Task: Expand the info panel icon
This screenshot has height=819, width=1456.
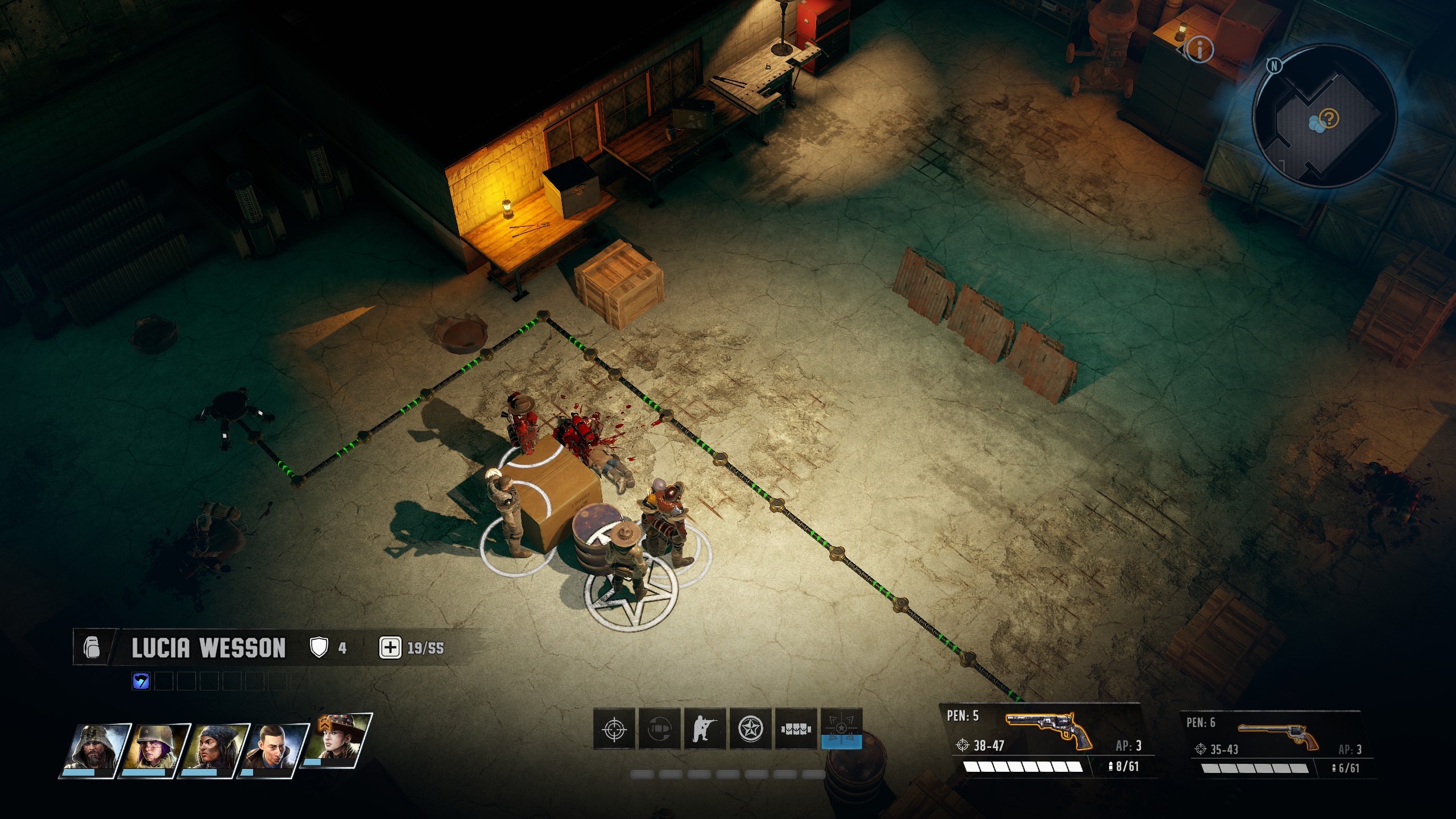Action: pyautogui.click(x=1199, y=50)
